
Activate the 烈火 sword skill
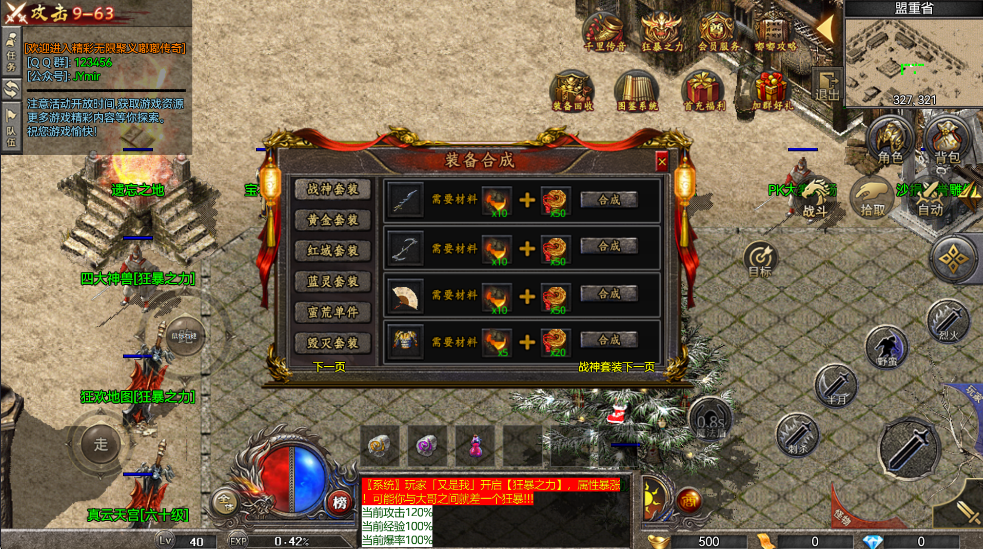point(945,320)
